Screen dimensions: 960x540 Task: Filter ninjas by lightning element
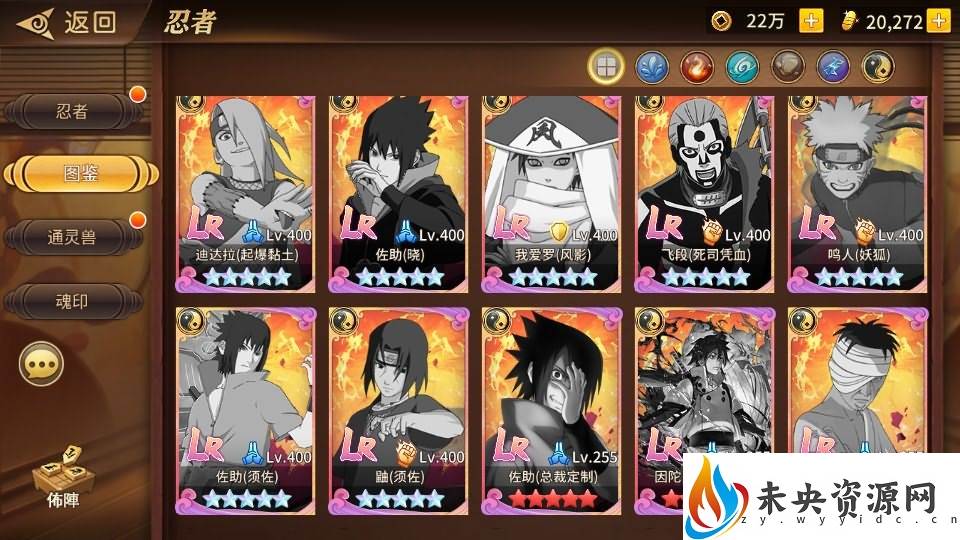point(834,67)
